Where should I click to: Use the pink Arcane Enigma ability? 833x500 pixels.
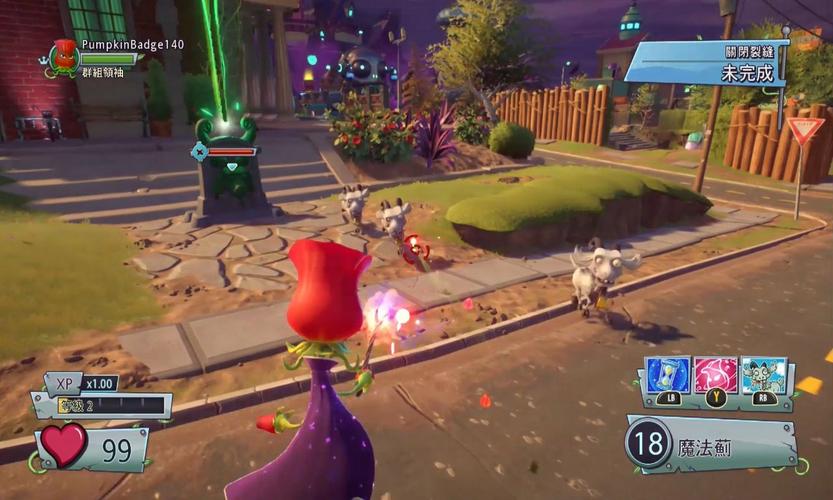(x=716, y=376)
